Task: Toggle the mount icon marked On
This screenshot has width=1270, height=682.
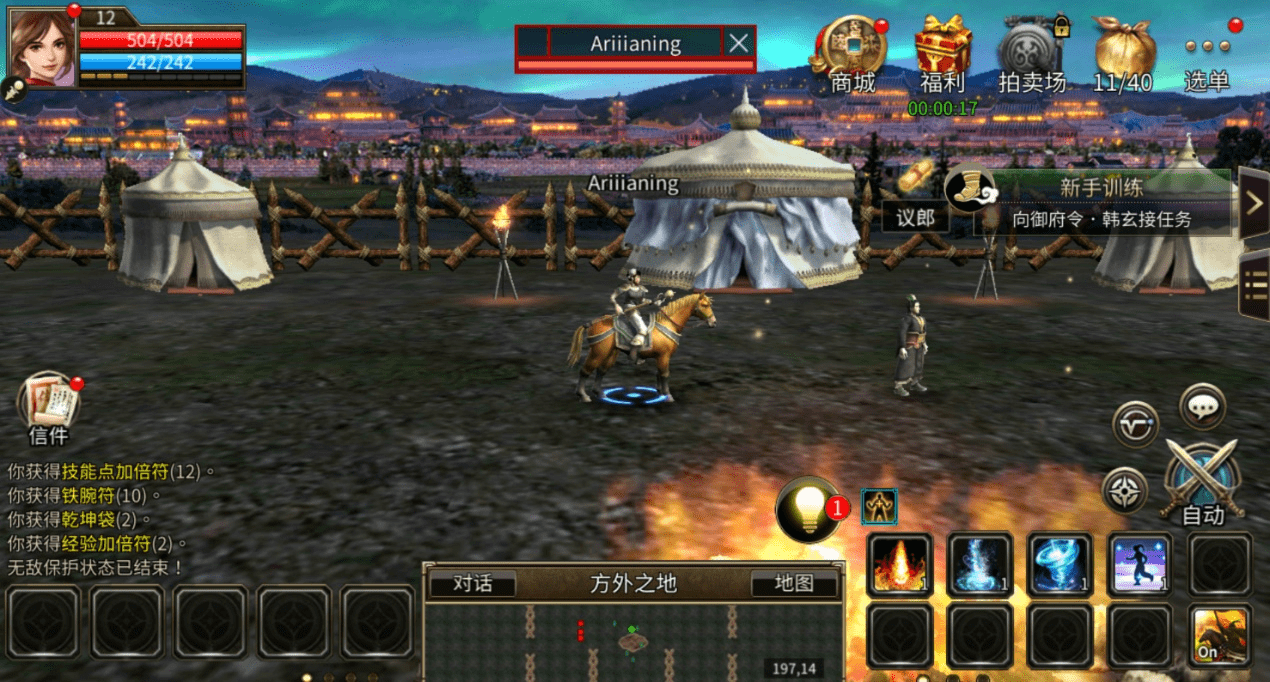Action: (1220, 636)
